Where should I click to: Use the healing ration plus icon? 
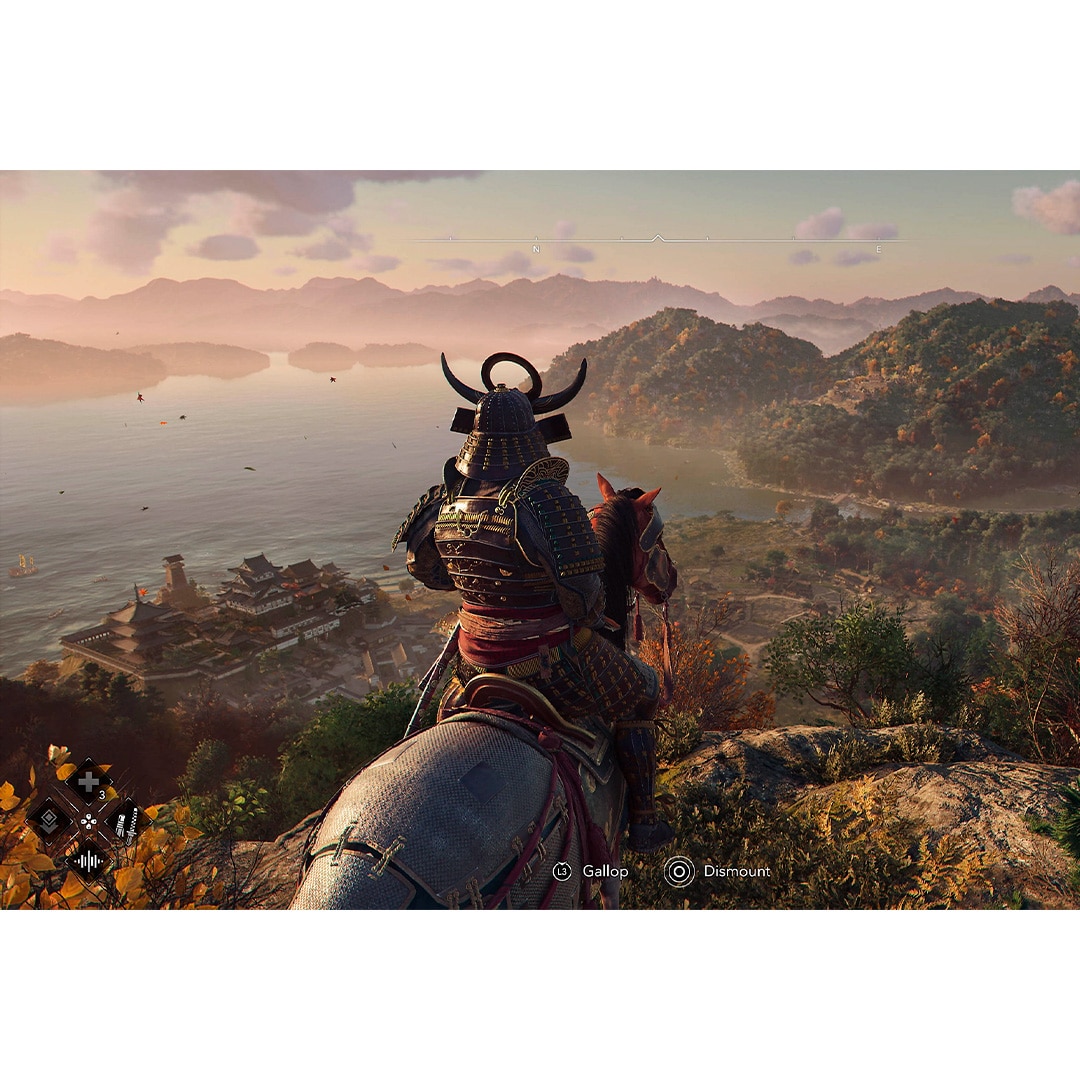(x=88, y=782)
